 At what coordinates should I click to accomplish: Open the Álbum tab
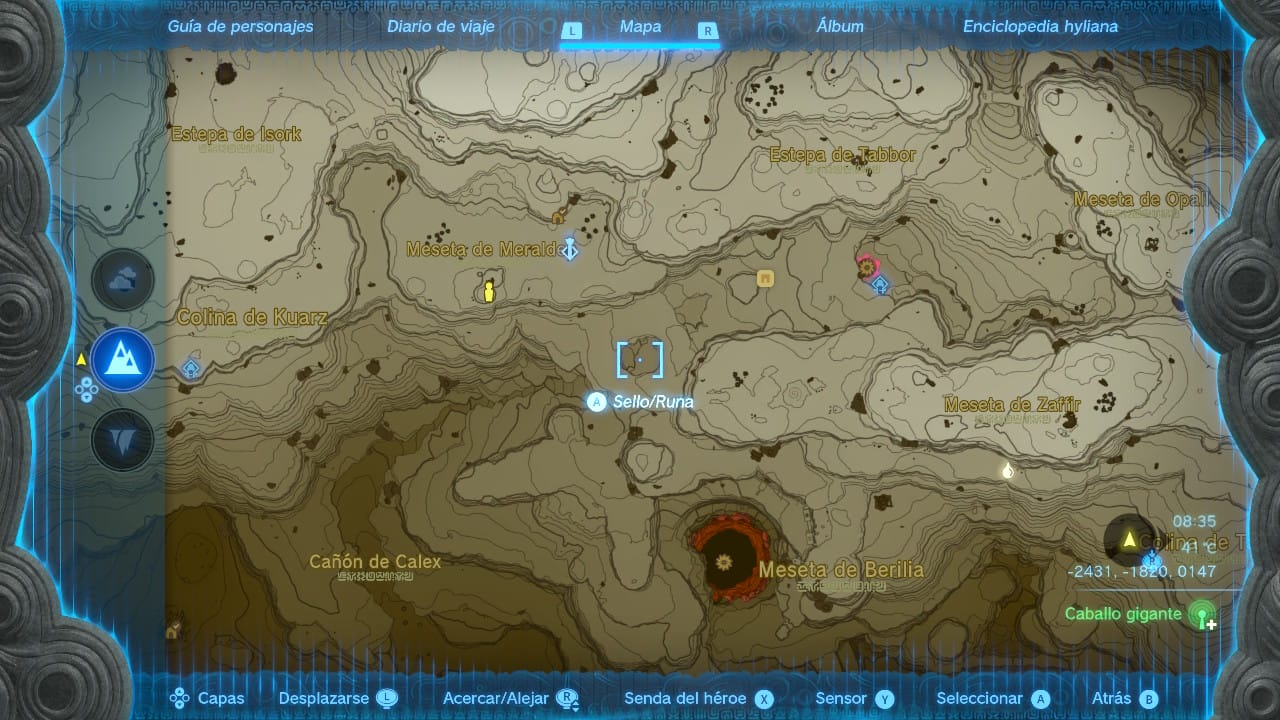pyautogui.click(x=840, y=27)
